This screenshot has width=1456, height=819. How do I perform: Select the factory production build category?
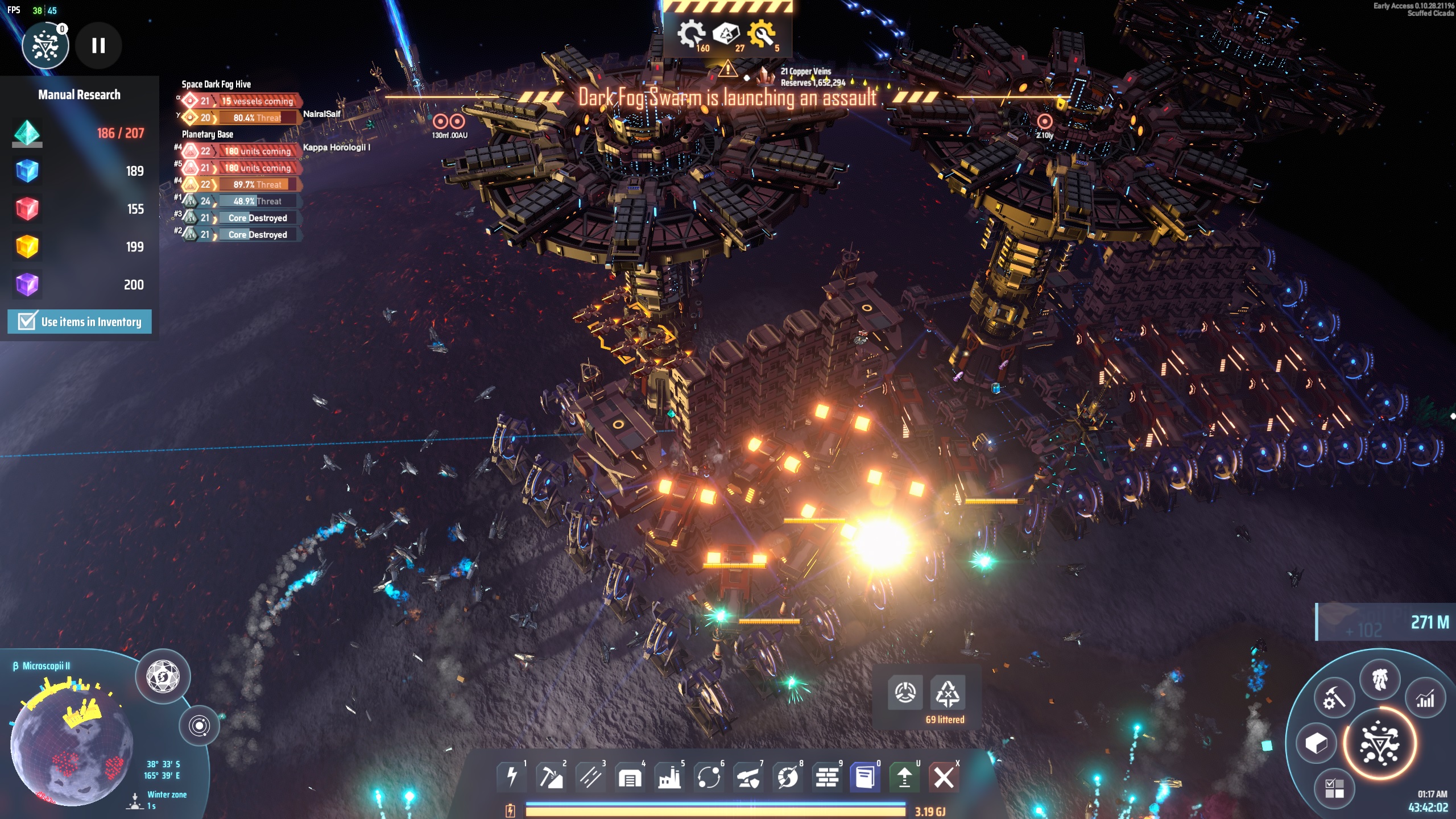point(669,777)
